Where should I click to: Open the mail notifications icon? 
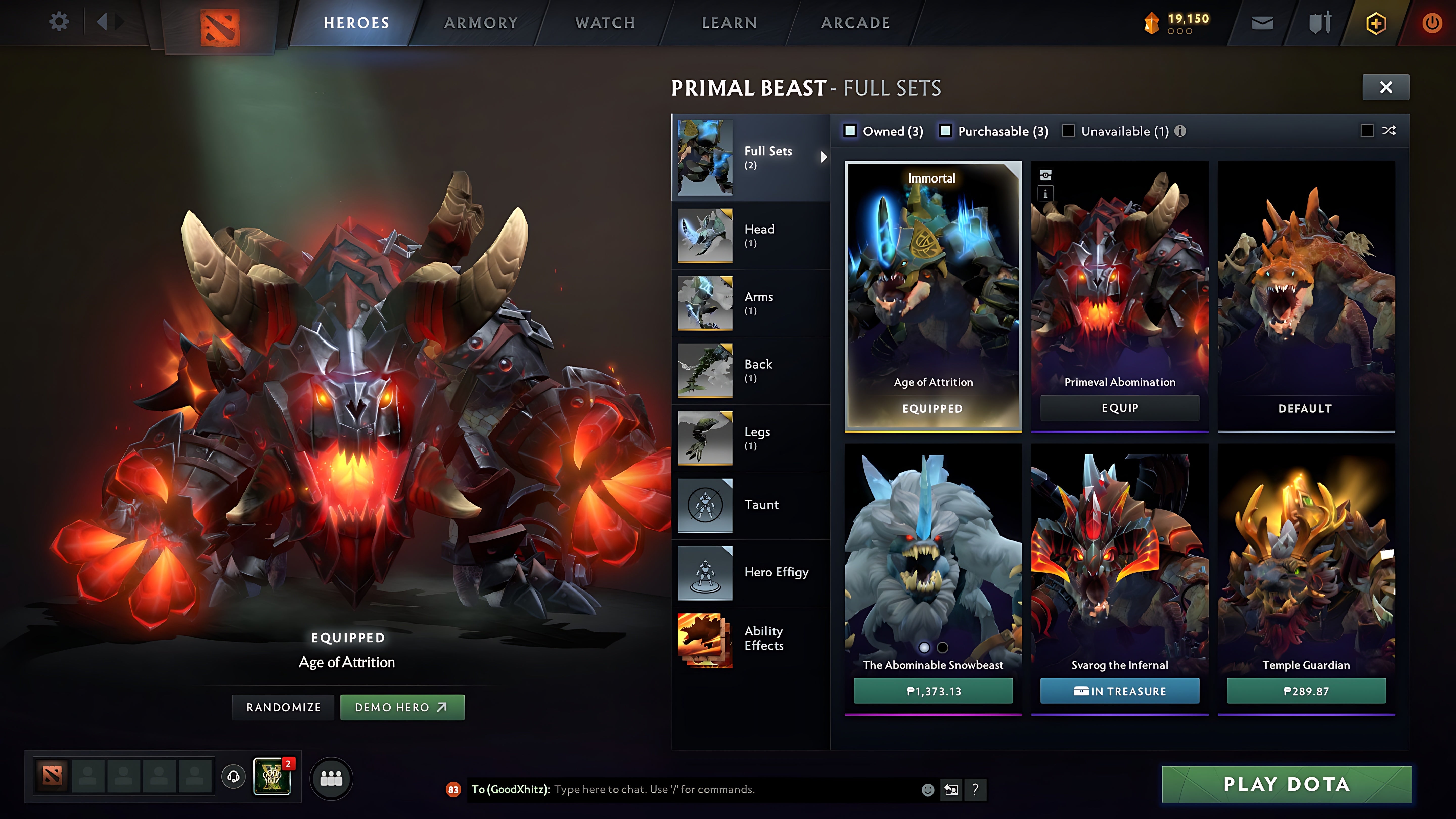tap(1262, 22)
